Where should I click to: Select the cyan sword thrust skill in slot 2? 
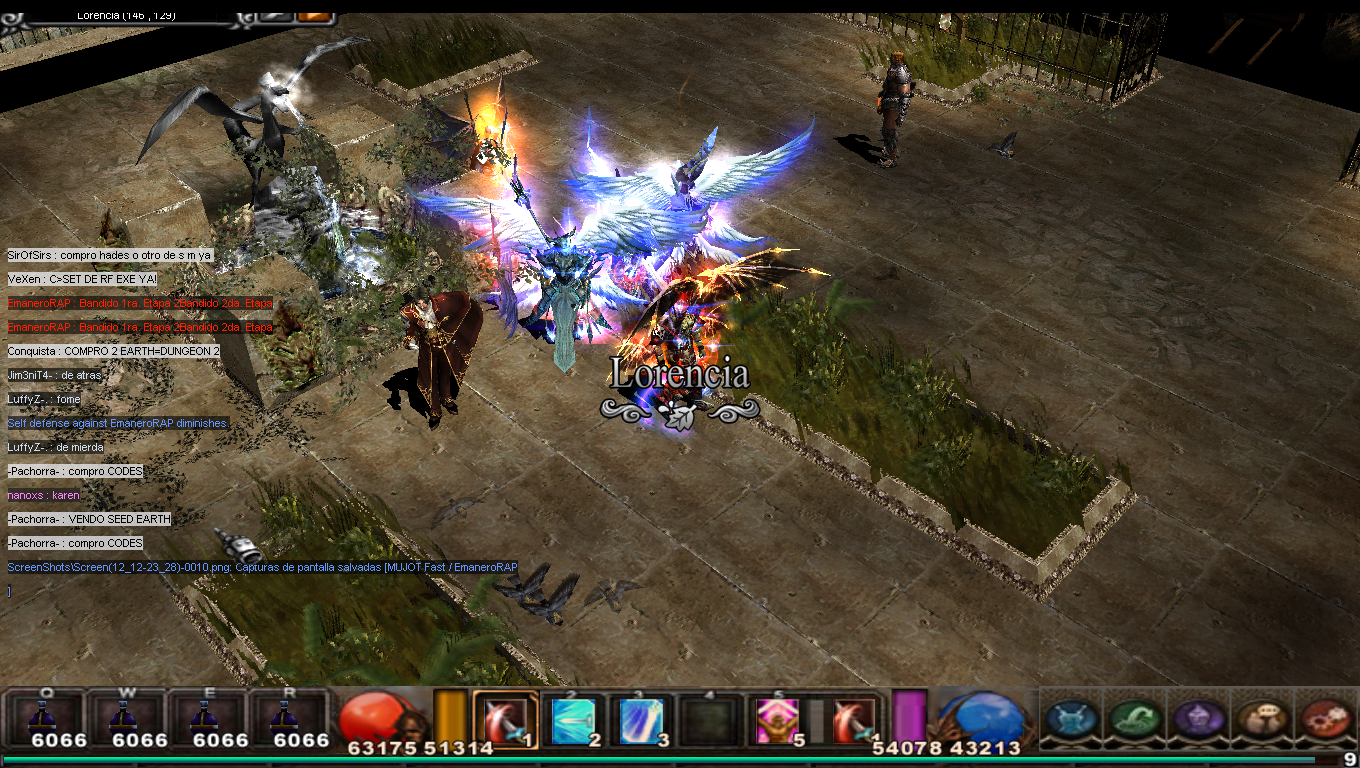[574, 720]
